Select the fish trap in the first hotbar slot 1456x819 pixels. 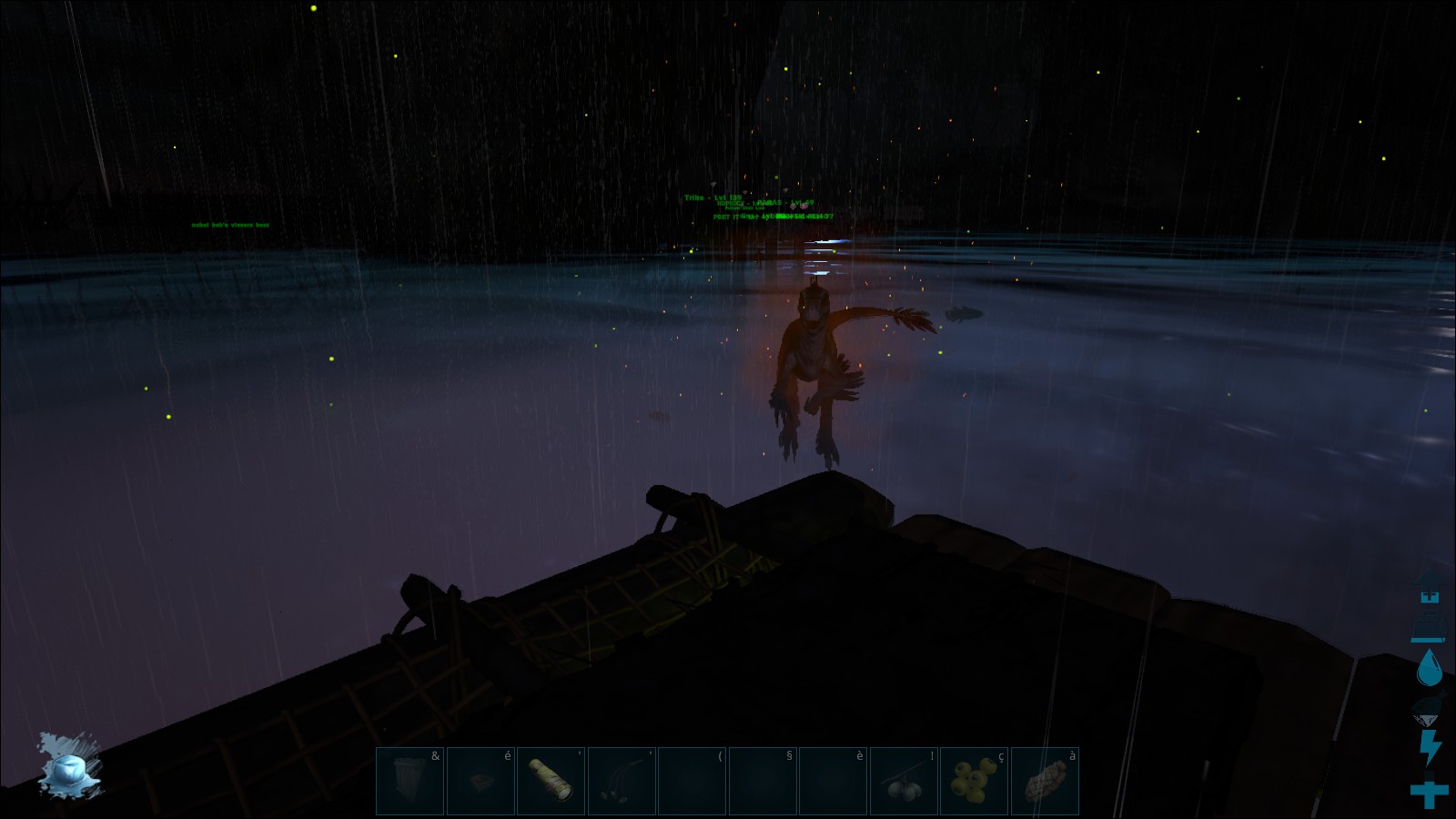[409, 781]
